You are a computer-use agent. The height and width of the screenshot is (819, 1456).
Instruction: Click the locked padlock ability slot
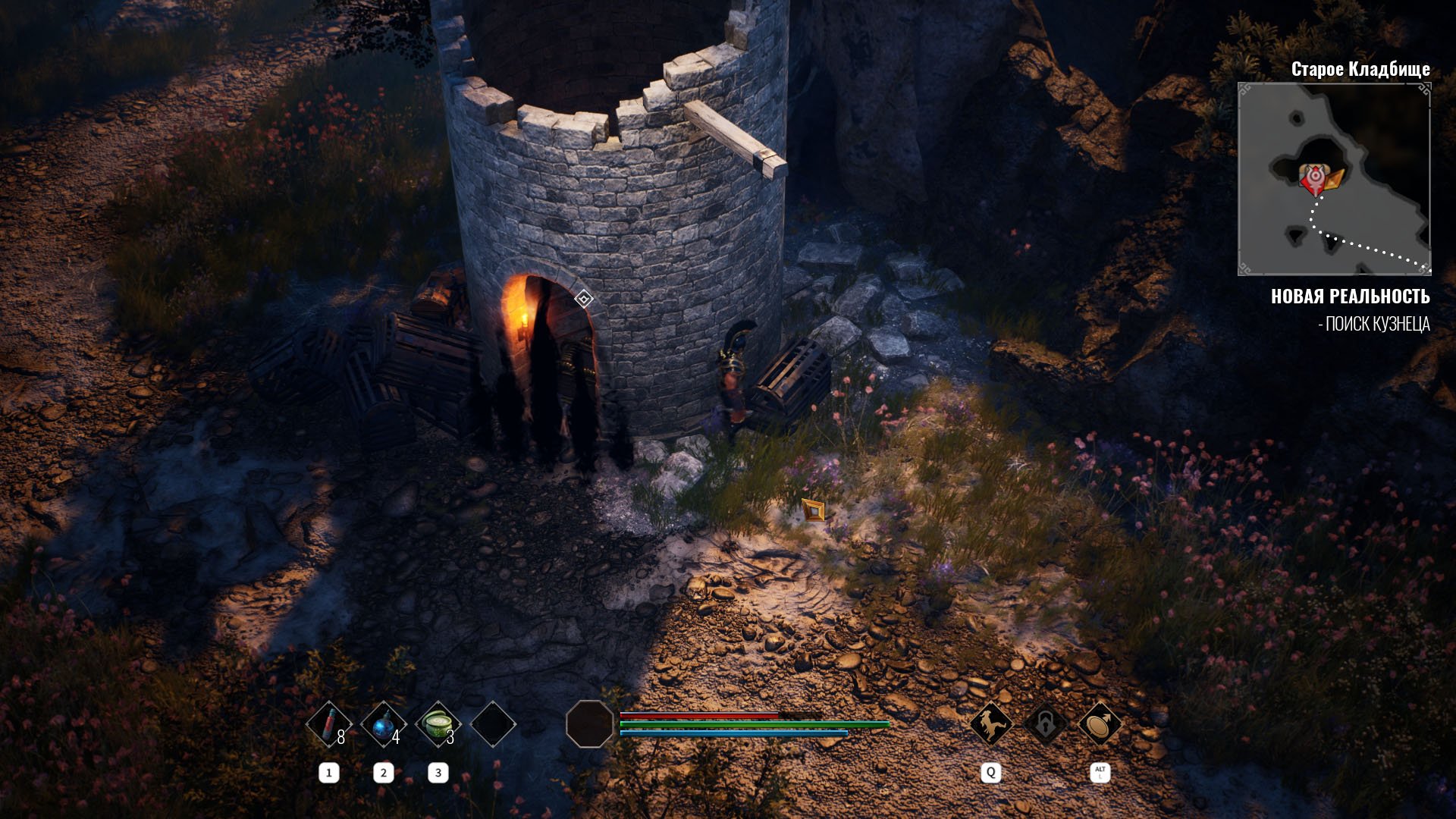[1045, 724]
